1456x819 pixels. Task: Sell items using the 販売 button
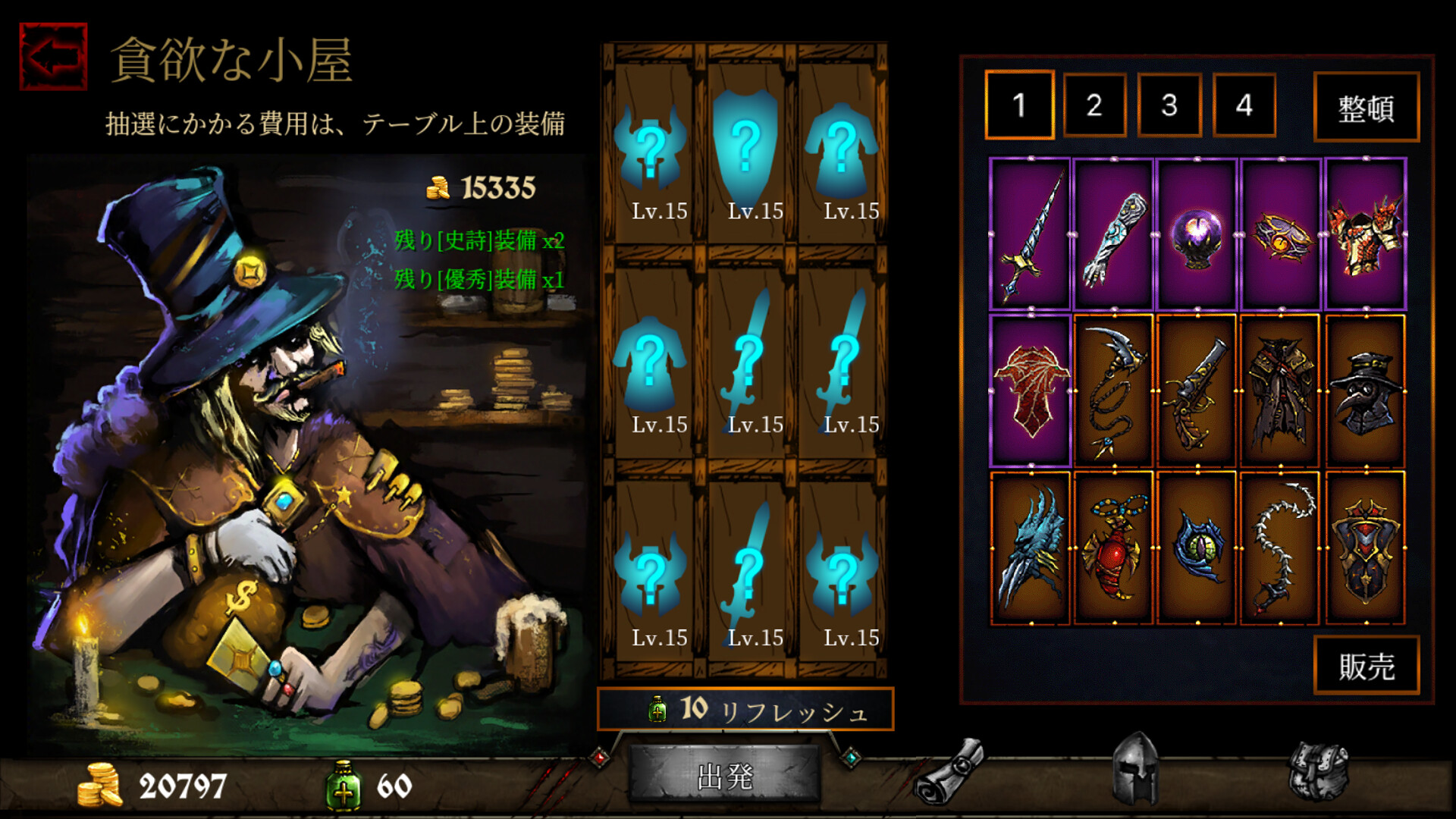pos(1366,666)
